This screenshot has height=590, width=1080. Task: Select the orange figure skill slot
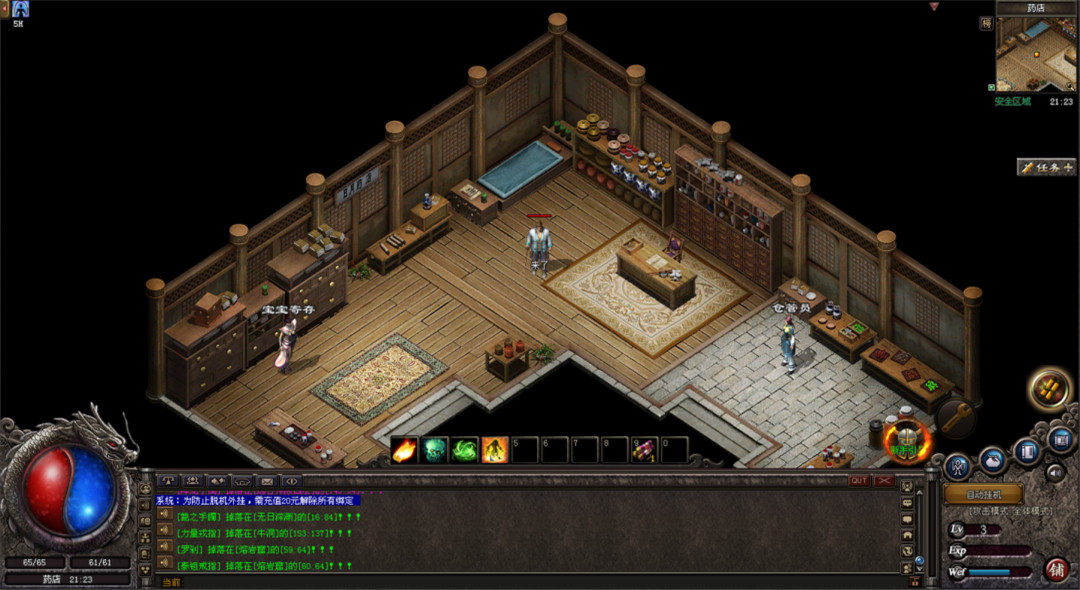pyautogui.click(x=495, y=450)
